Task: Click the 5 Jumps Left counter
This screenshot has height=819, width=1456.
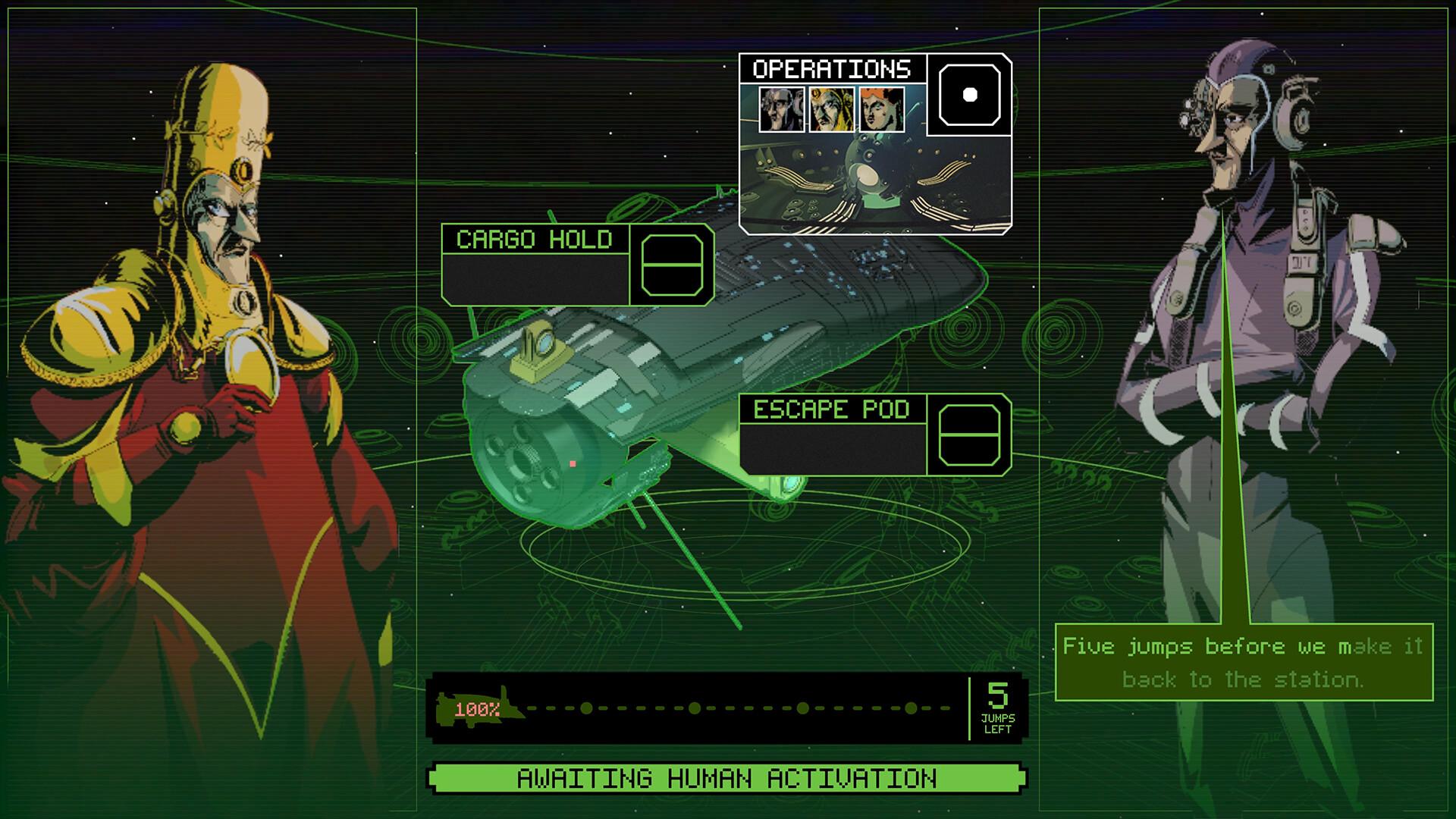Action: coord(998,708)
